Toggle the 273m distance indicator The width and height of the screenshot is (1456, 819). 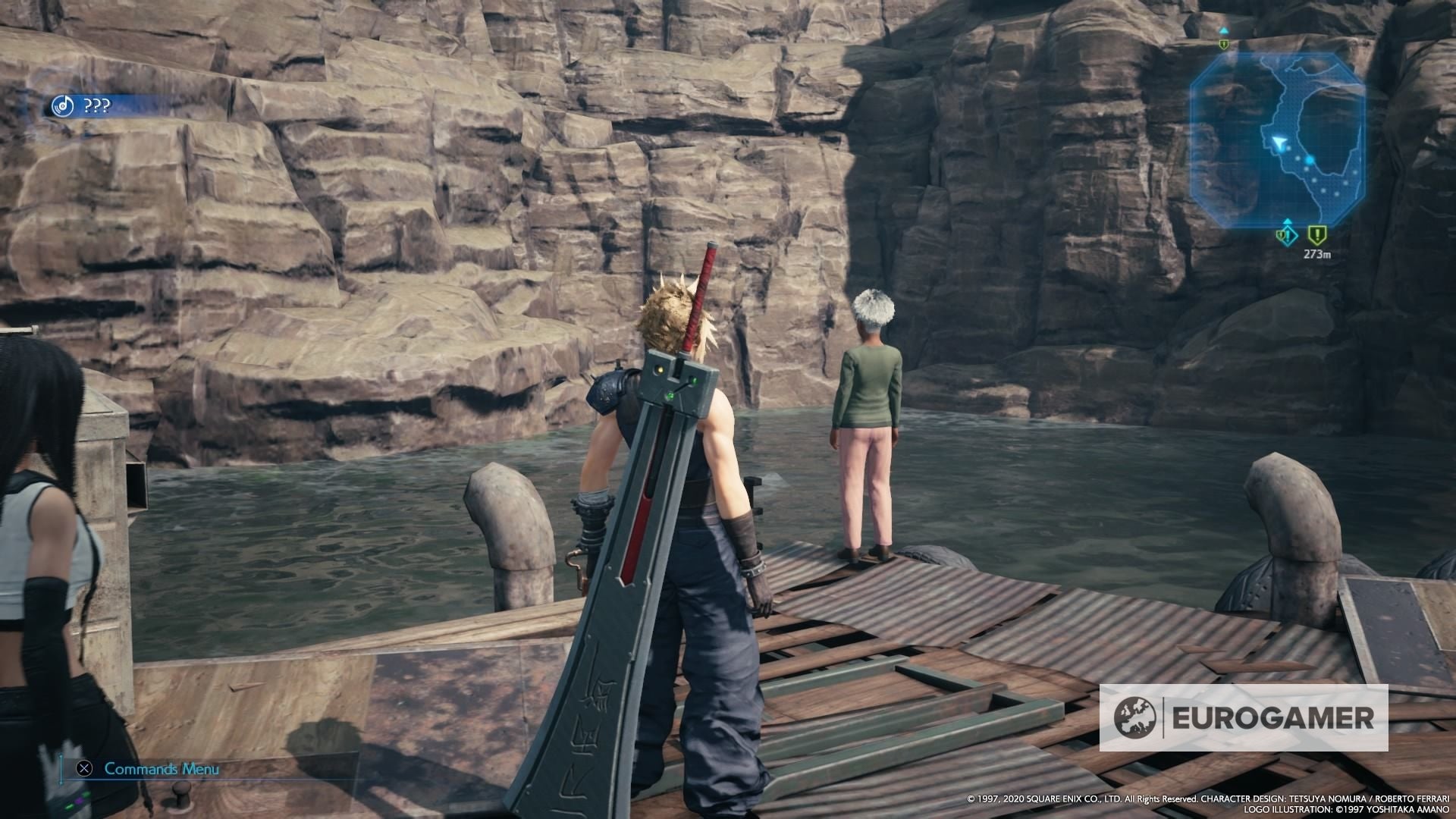tap(1317, 253)
